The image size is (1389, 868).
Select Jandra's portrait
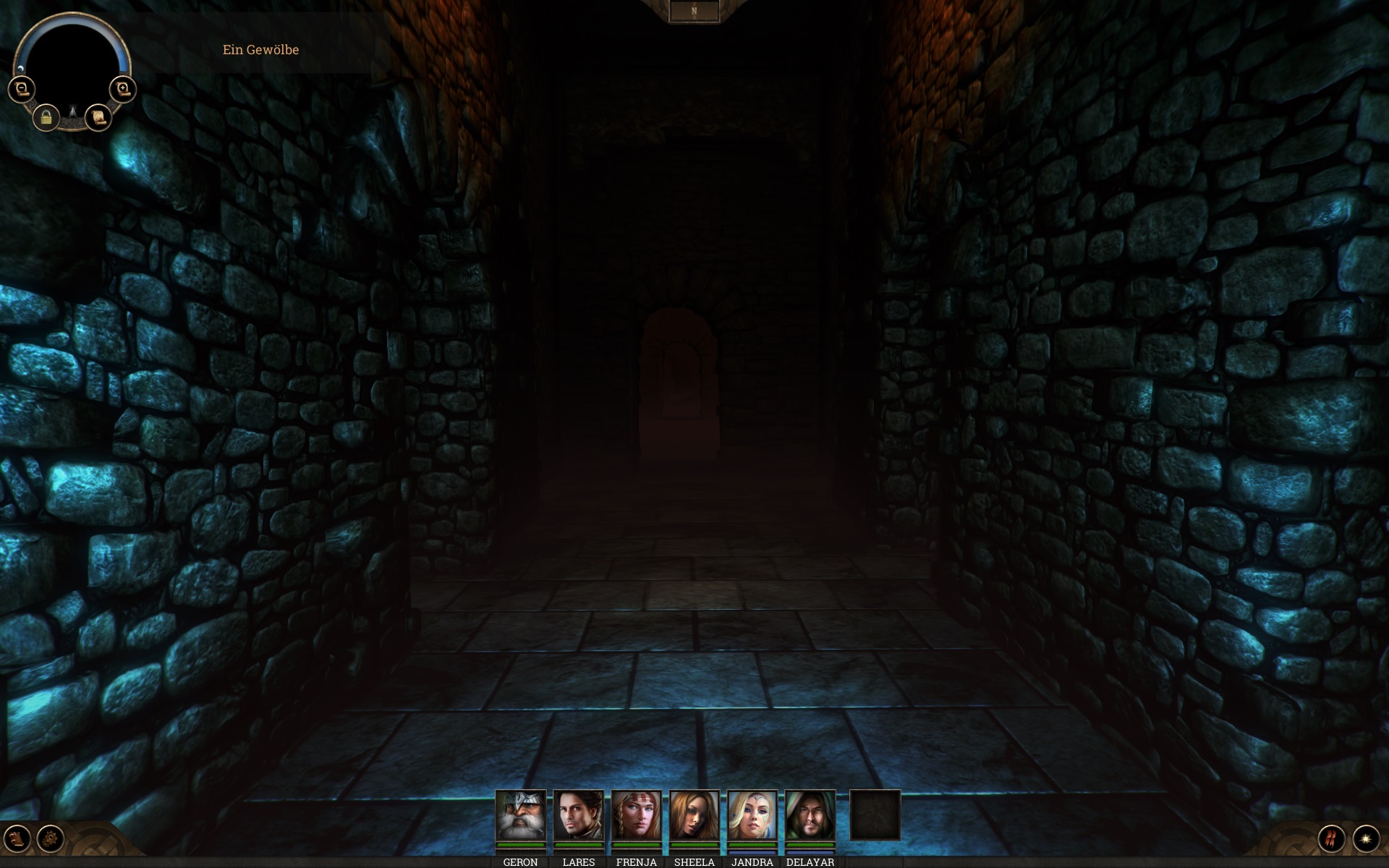pyautogui.click(x=752, y=815)
